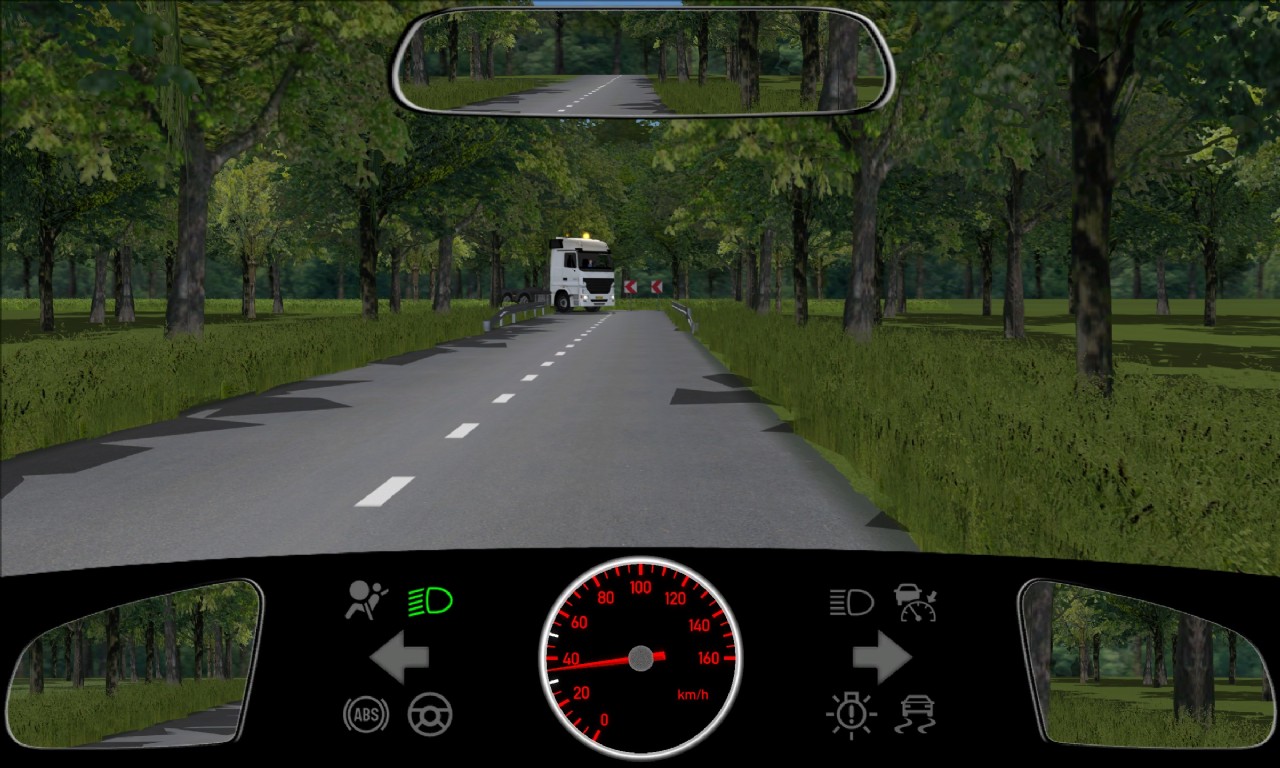Select the ABS indicator icon
The image size is (1280, 768).
point(366,714)
